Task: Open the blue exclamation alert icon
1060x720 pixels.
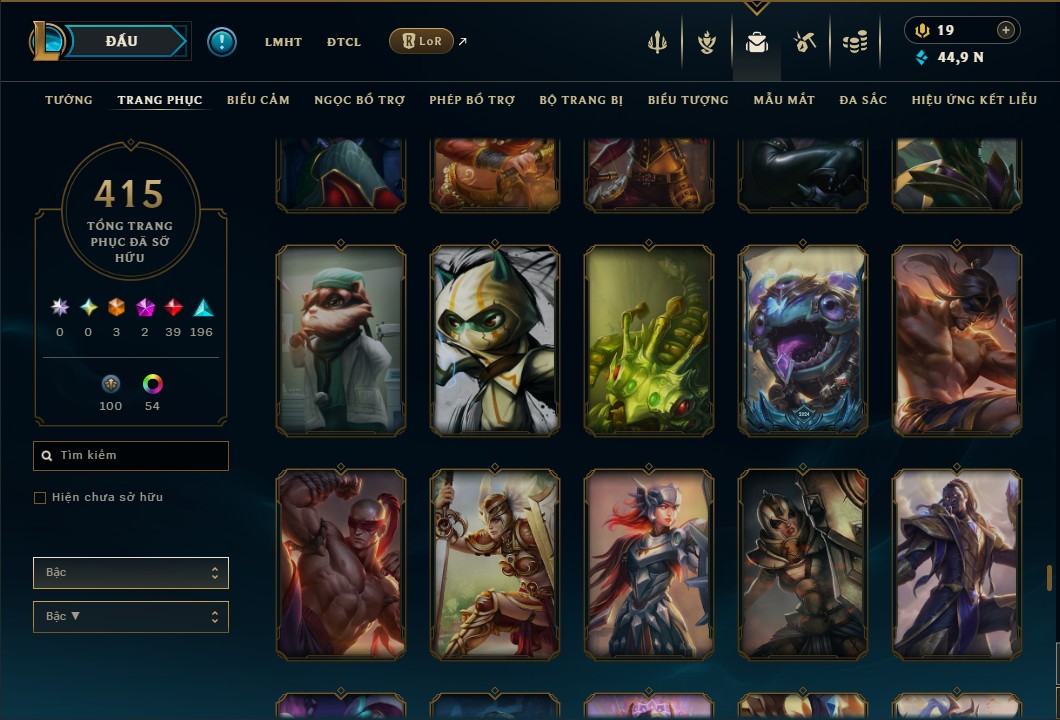Action: coord(222,41)
